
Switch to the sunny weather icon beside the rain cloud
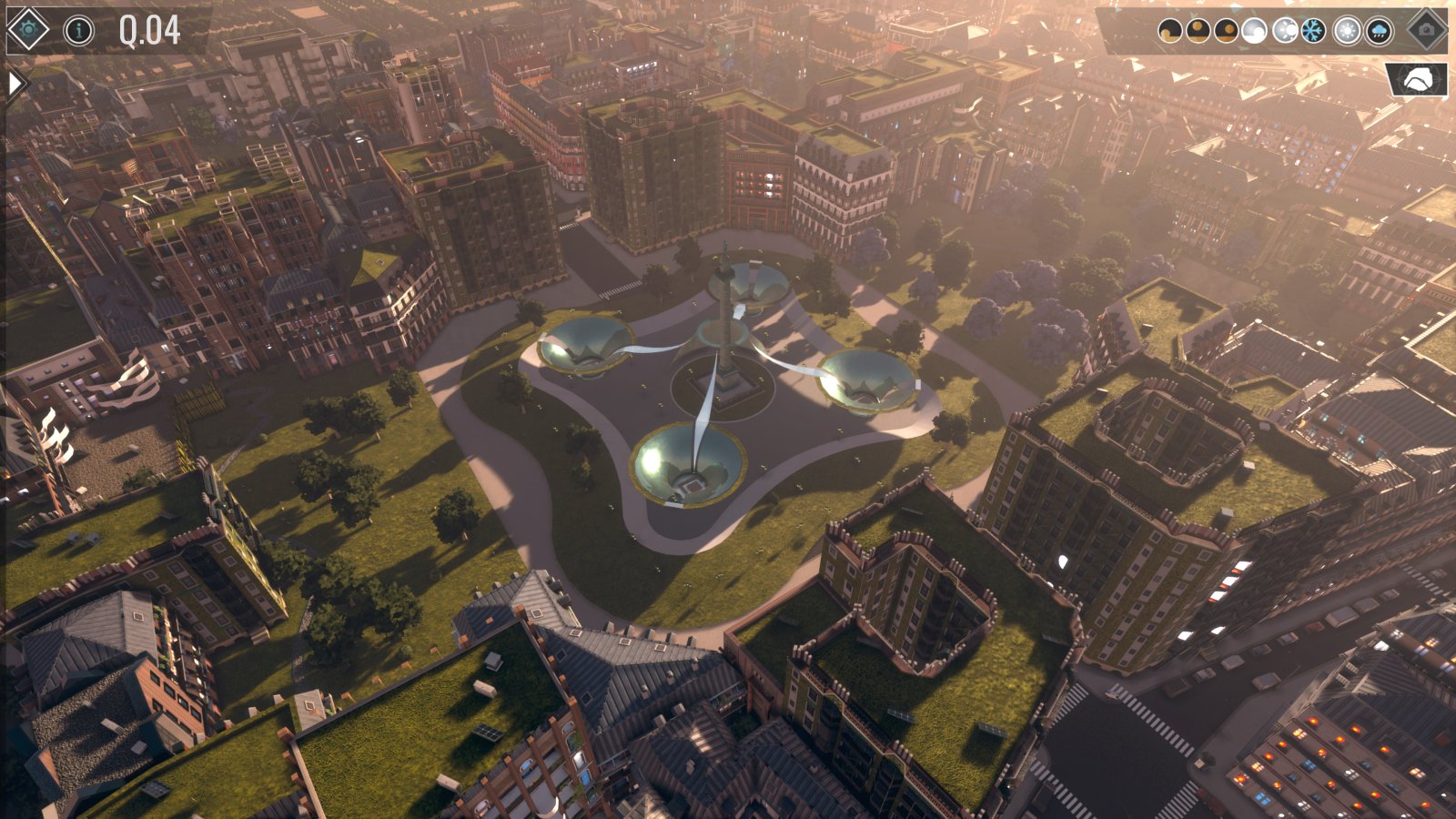1347,32
